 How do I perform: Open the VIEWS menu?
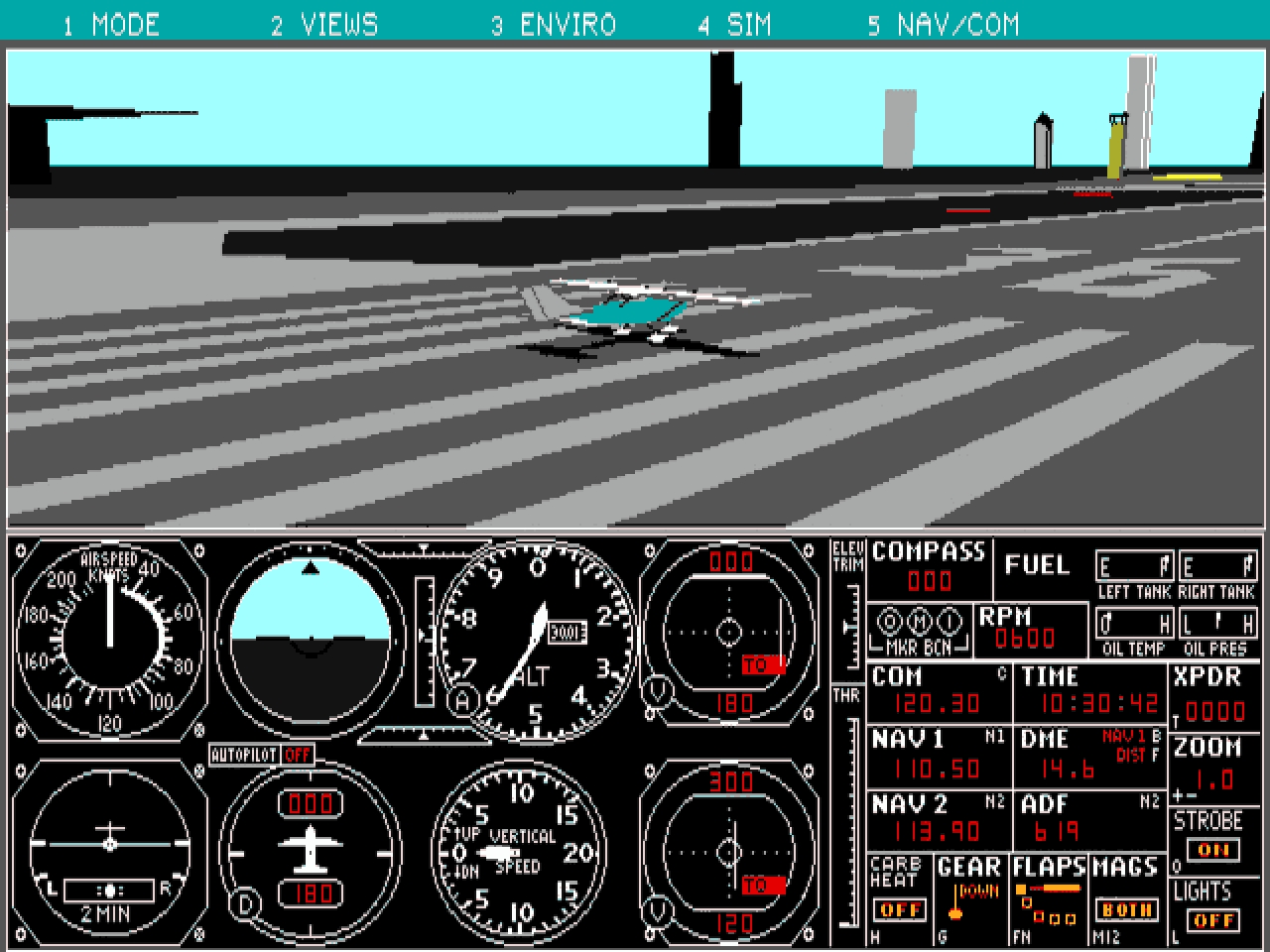[324, 24]
